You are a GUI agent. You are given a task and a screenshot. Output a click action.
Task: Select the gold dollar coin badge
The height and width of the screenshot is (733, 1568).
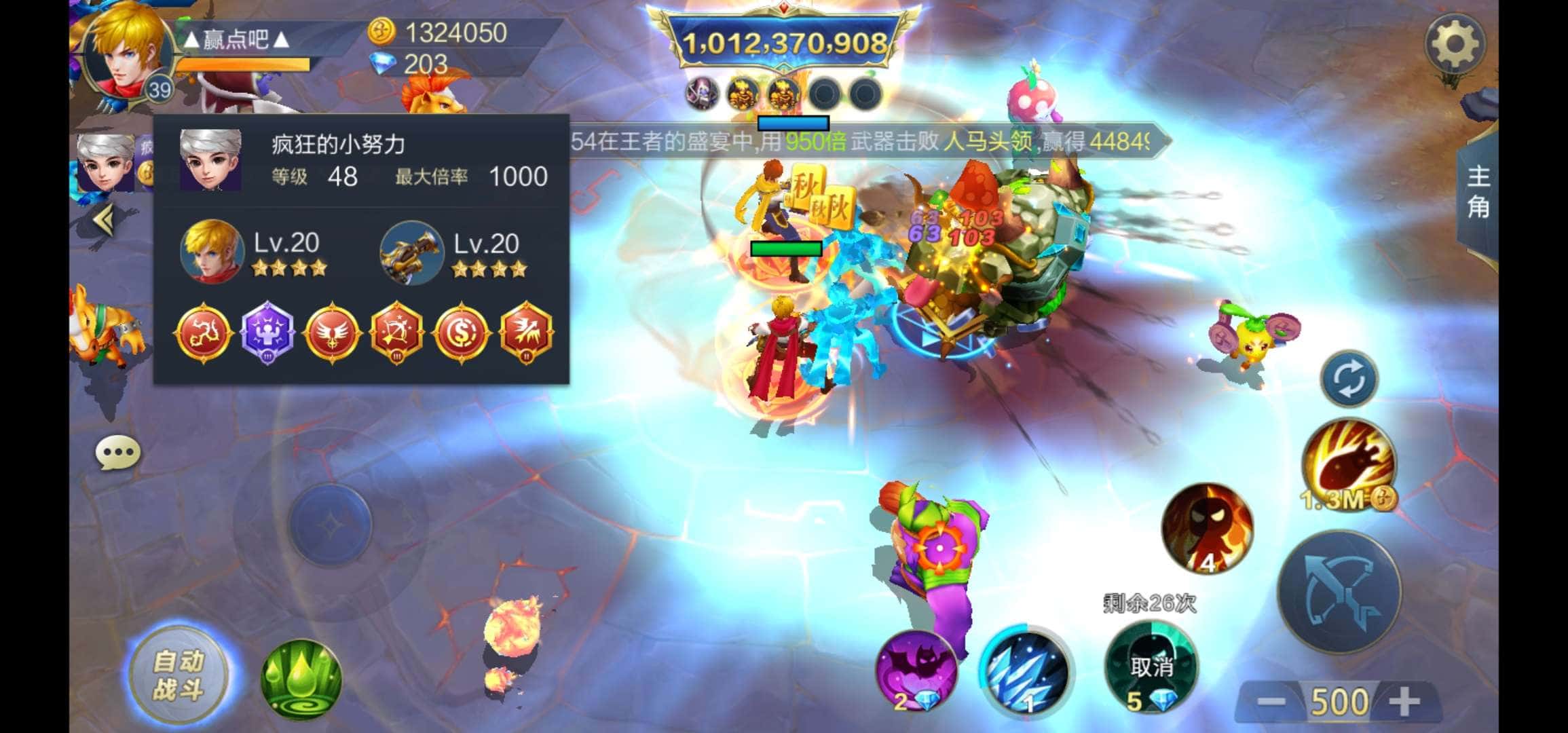[462, 333]
